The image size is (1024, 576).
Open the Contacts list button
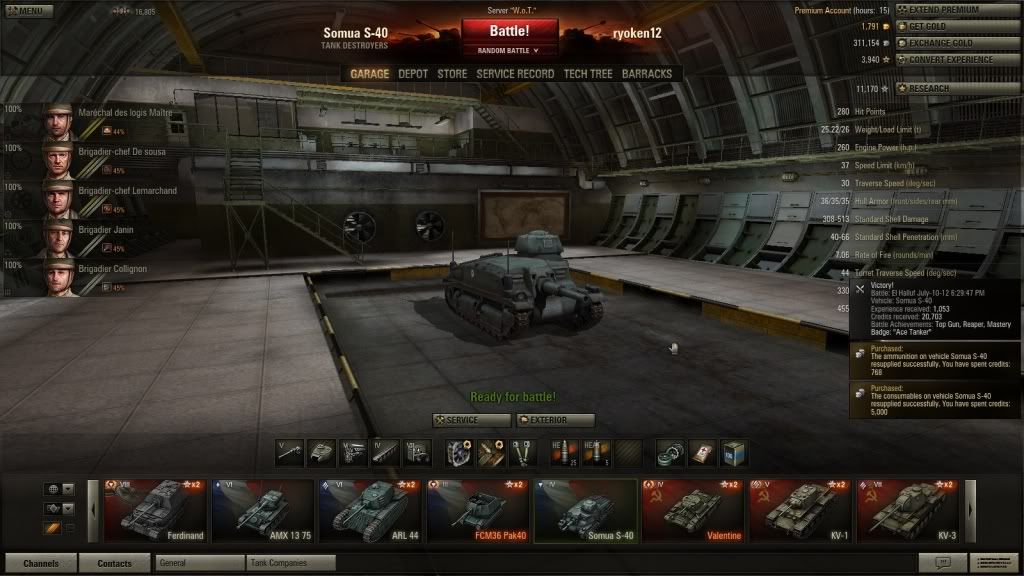click(114, 563)
